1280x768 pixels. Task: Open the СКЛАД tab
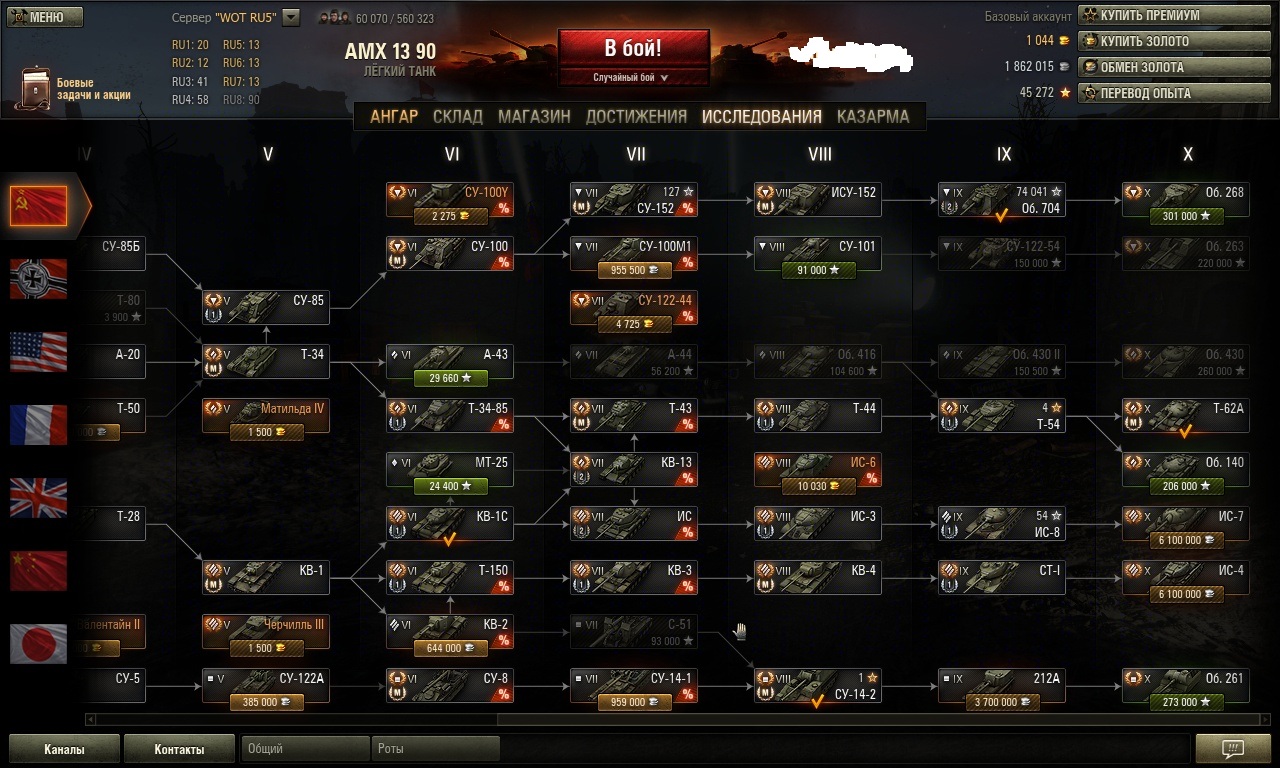point(458,116)
